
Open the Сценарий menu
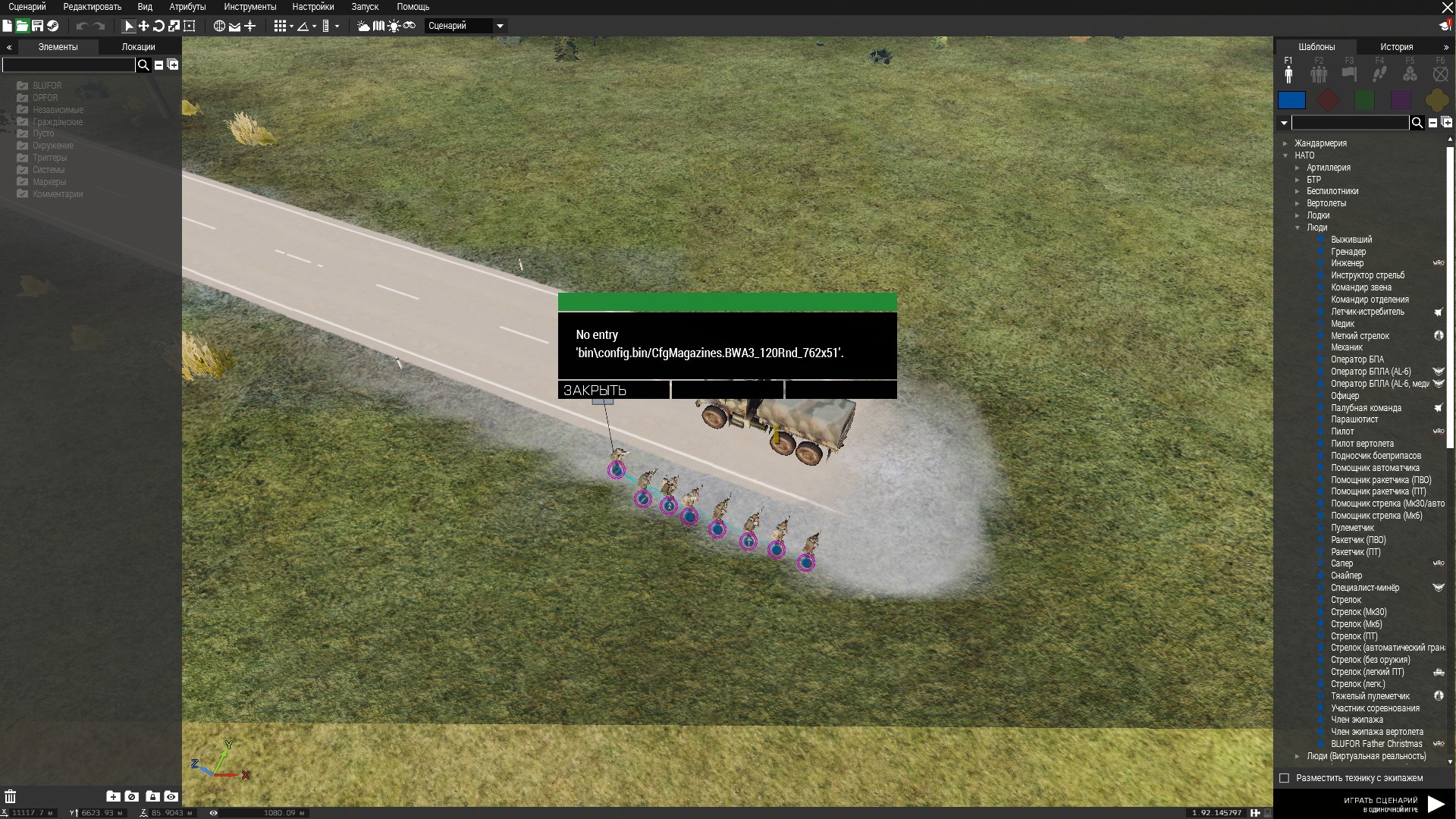(x=27, y=7)
